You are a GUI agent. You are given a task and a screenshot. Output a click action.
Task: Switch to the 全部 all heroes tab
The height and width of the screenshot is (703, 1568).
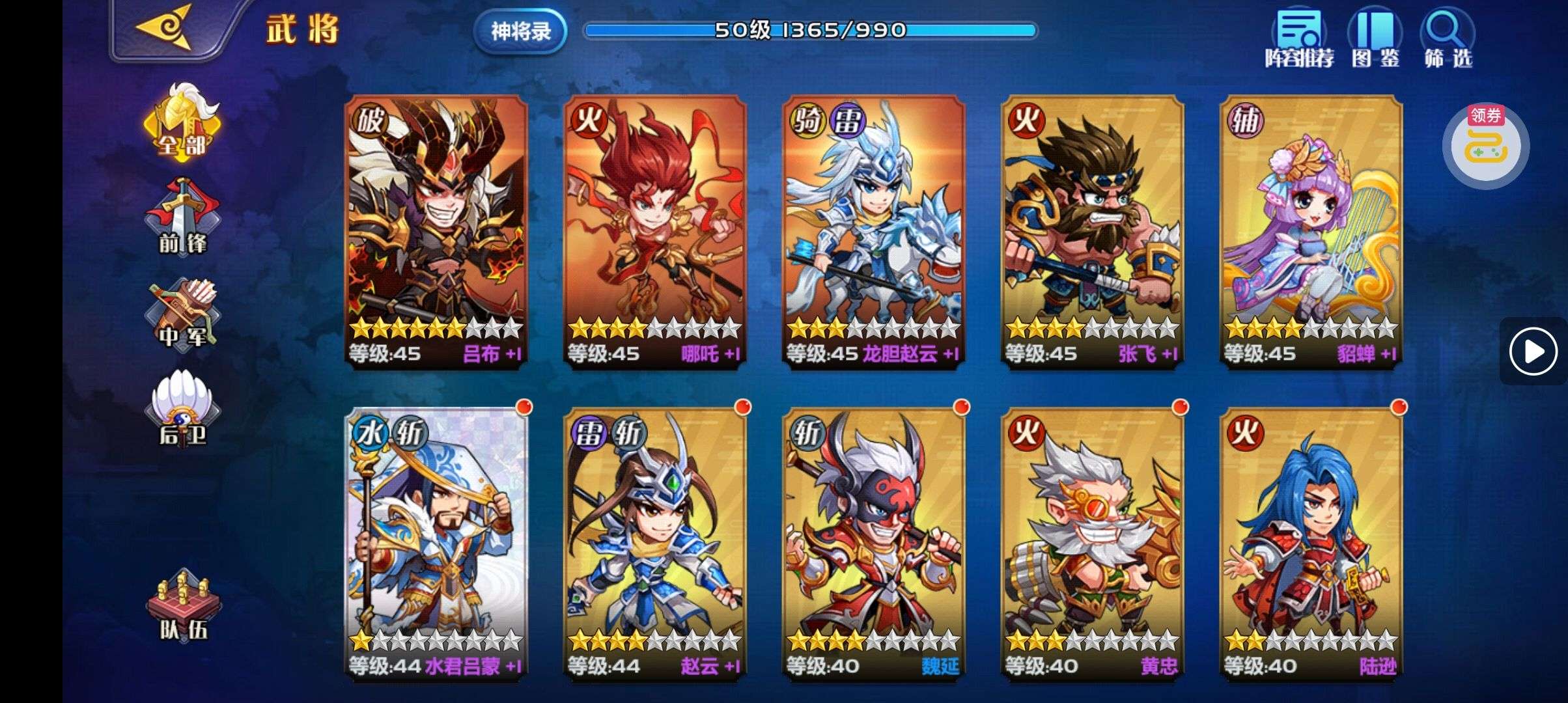(x=182, y=122)
